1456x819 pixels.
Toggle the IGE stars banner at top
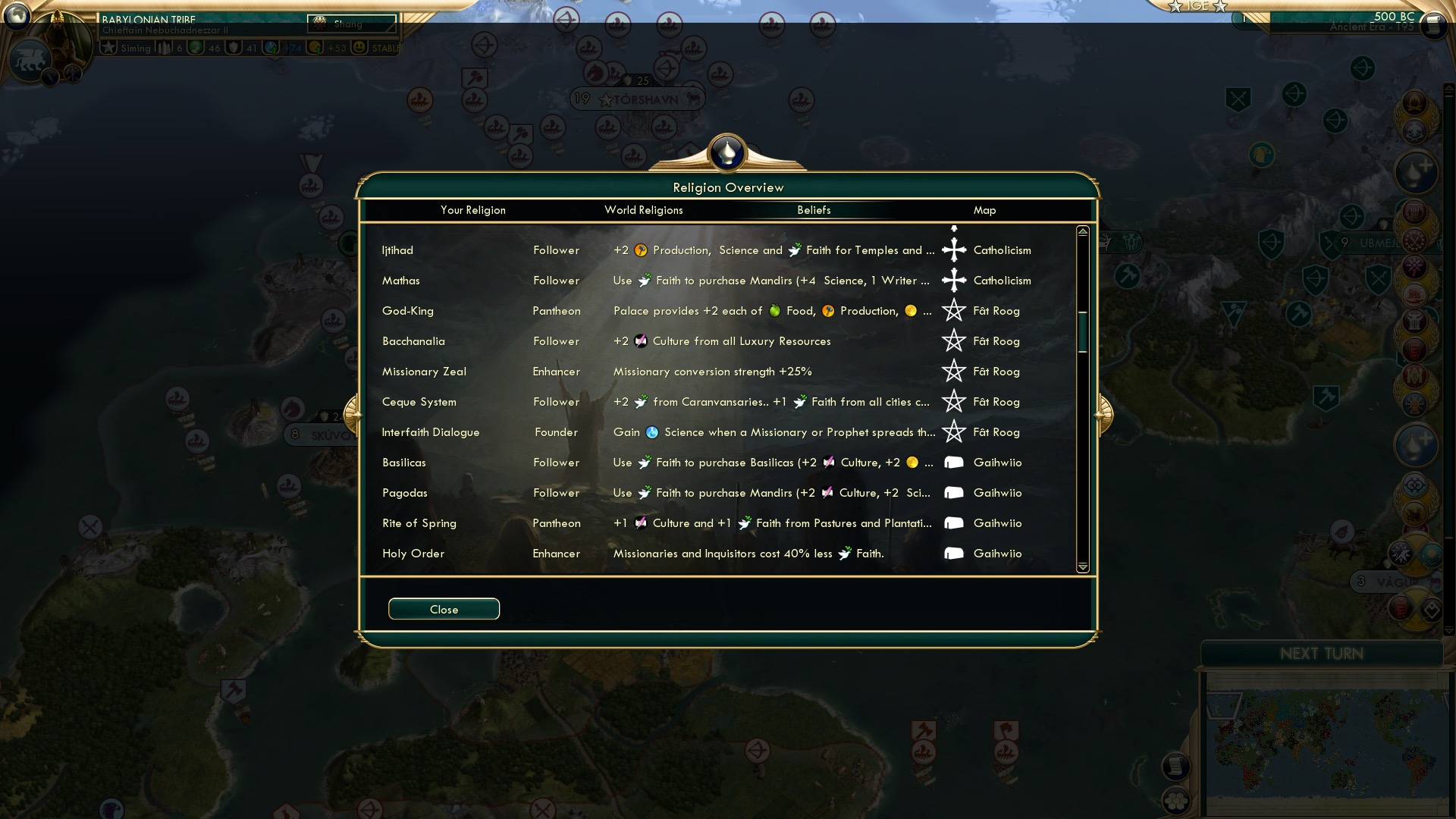[1198, 6]
